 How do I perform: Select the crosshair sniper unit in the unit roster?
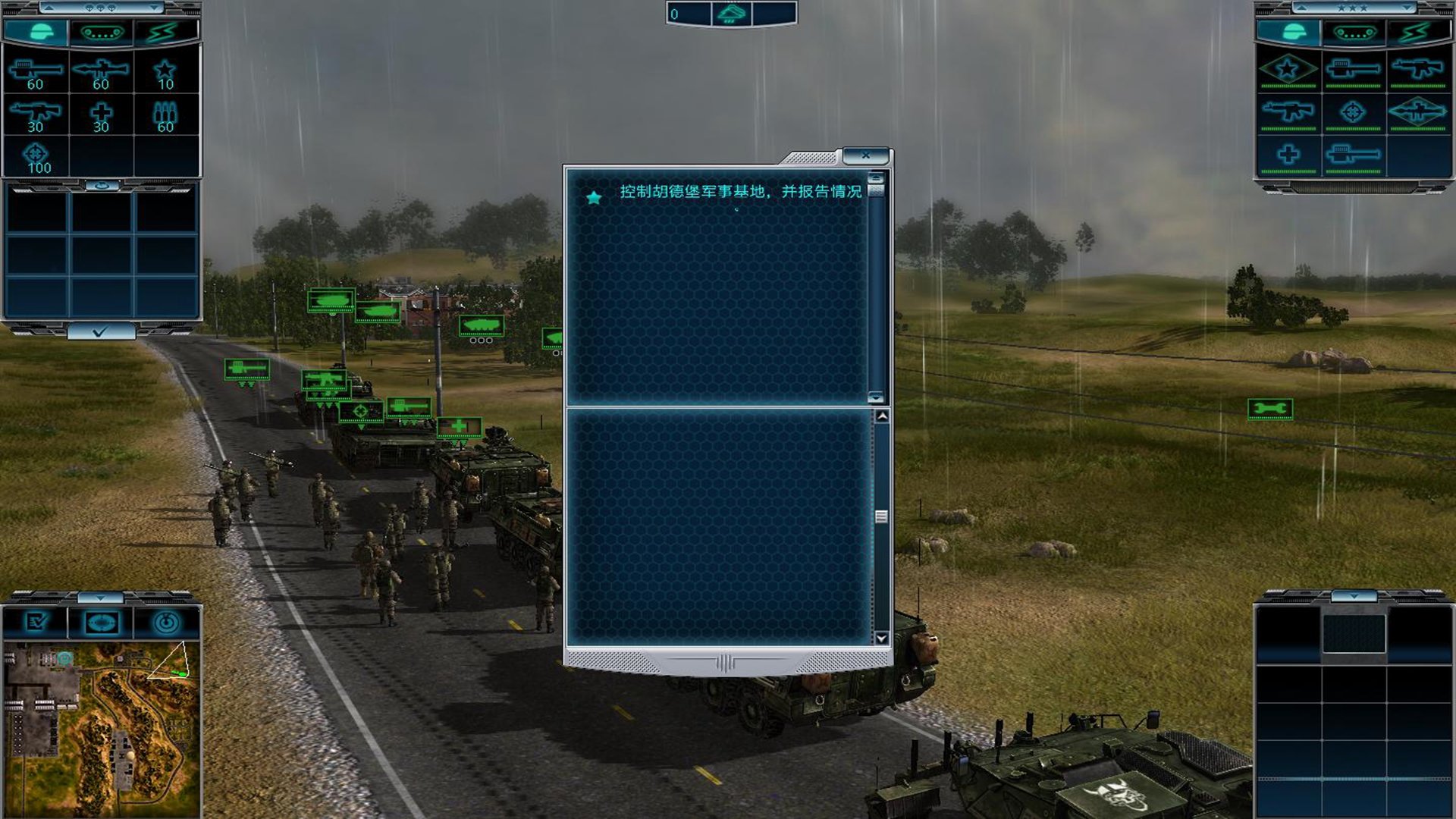[x=1353, y=112]
